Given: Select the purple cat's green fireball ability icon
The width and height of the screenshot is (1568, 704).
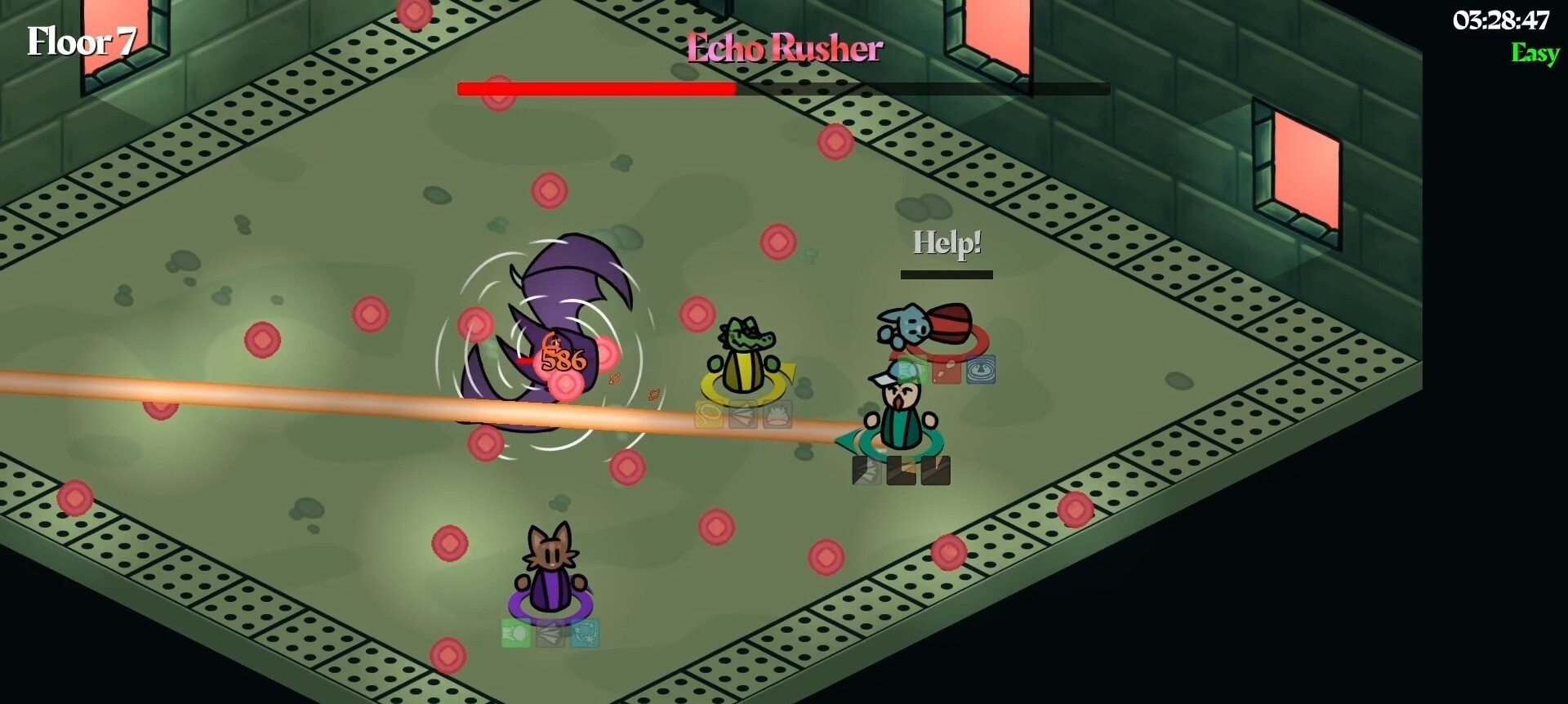Looking at the screenshot, I should coord(516,634).
